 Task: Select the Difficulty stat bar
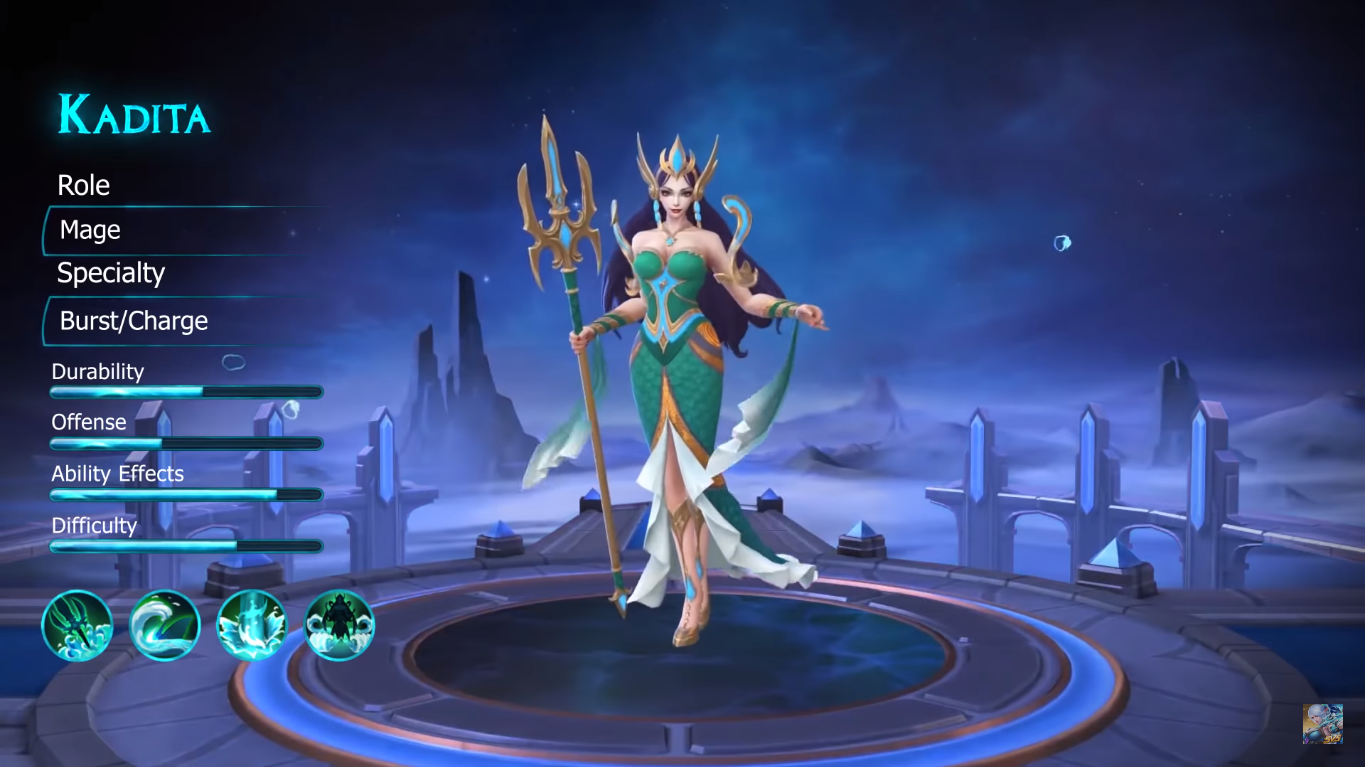[185, 546]
